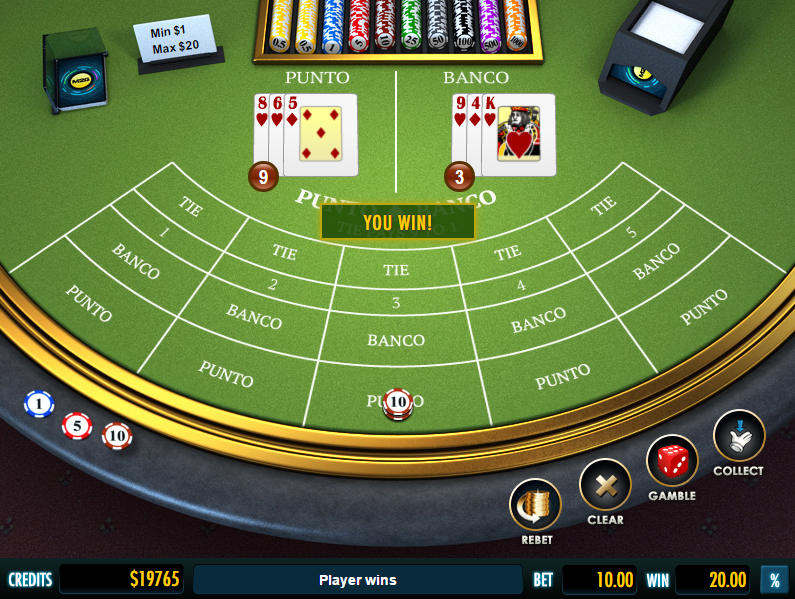Bet on the Tie 4 spot
Image resolution: width=795 pixels, height=599 pixels.
[511, 265]
